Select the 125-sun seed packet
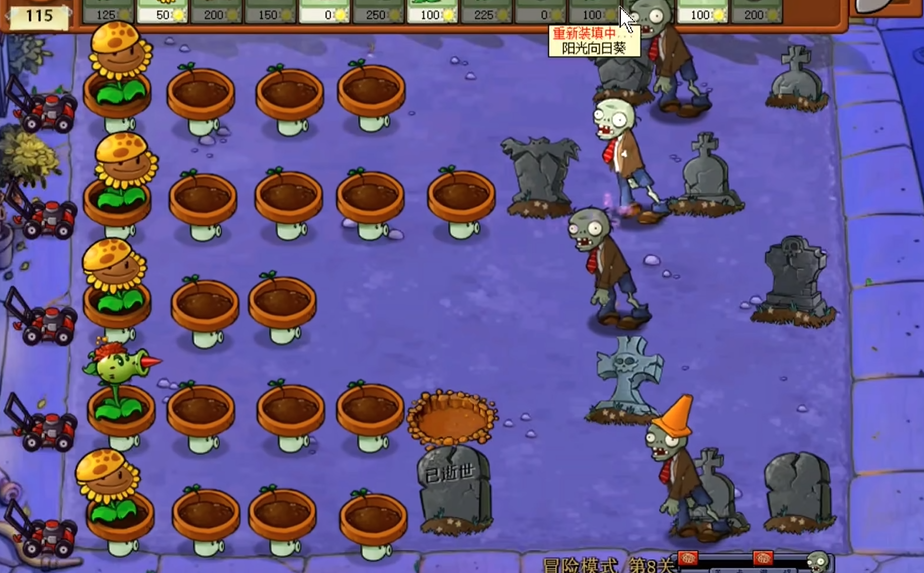Screen dimensions: 924x573 coord(107,12)
